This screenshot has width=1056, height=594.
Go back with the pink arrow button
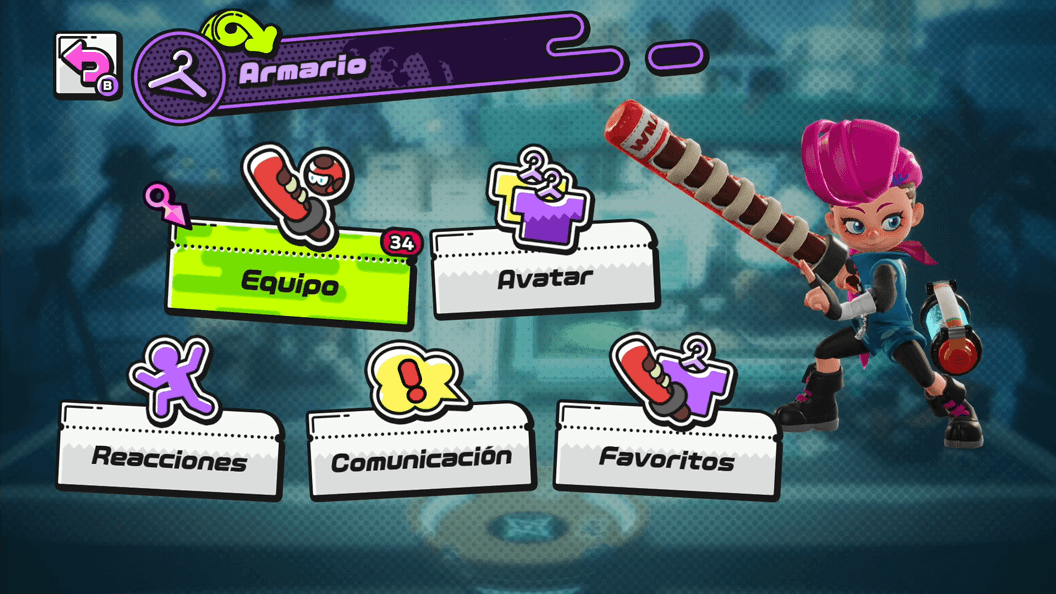click(87, 66)
